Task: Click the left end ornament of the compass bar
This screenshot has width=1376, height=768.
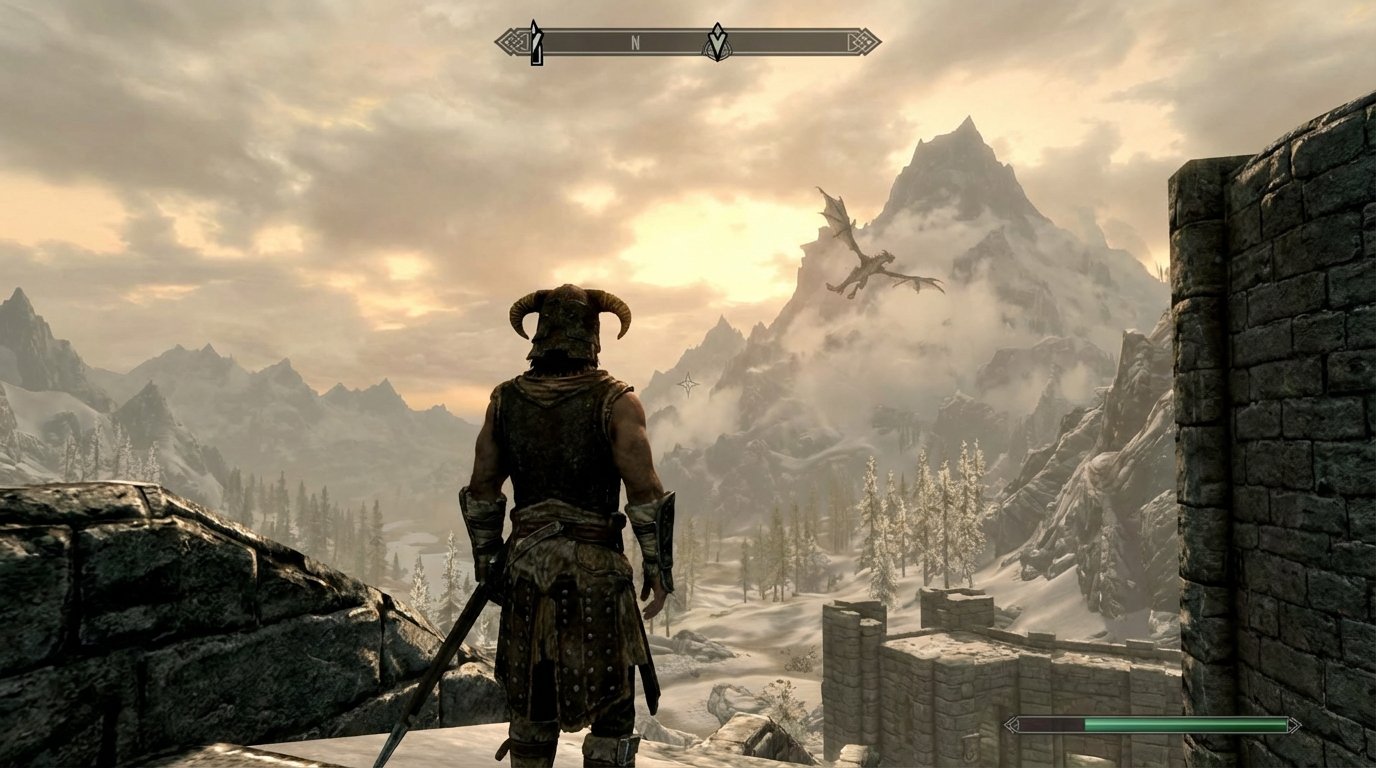Action: 509,40
